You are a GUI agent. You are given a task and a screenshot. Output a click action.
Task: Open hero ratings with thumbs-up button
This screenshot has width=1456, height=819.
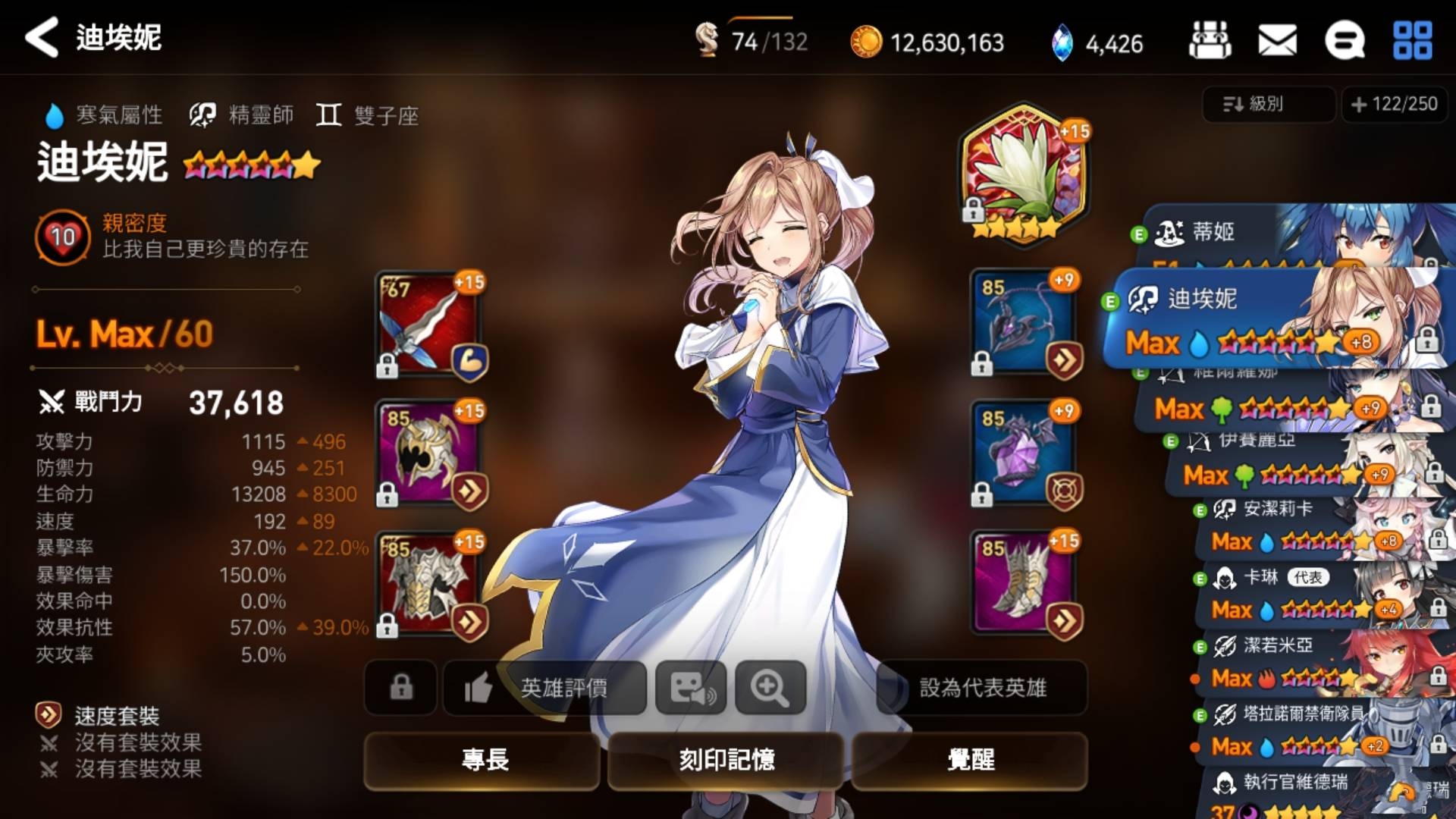(544, 687)
